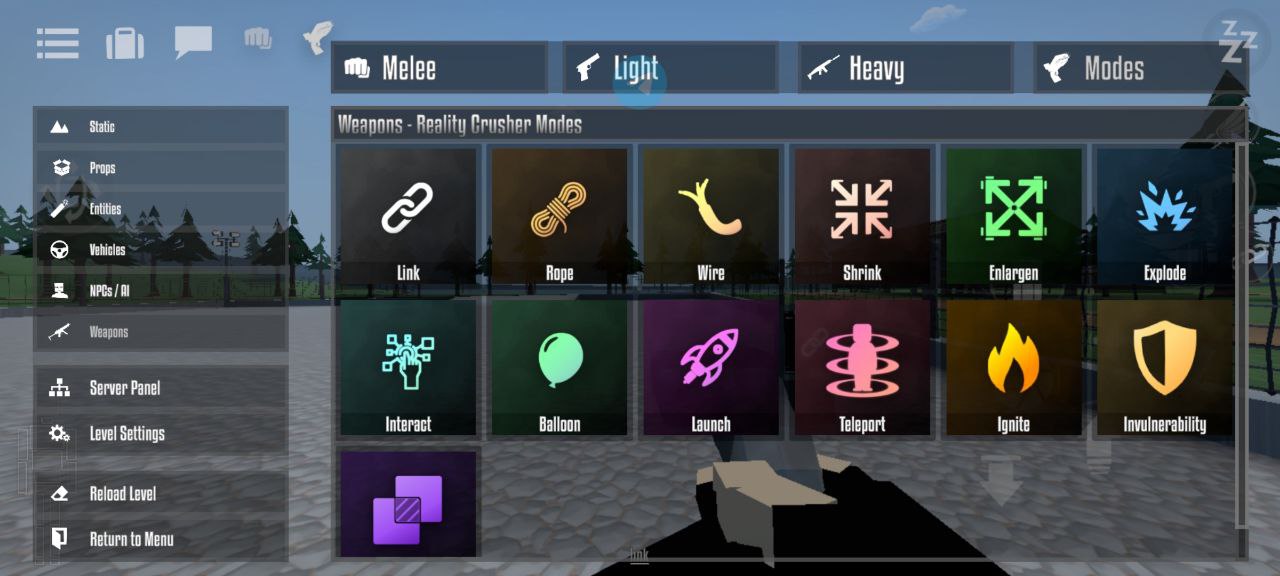Select the Modes tab
The width and height of the screenshot is (1280, 576).
pyautogui.click(x=1139, y=68)
